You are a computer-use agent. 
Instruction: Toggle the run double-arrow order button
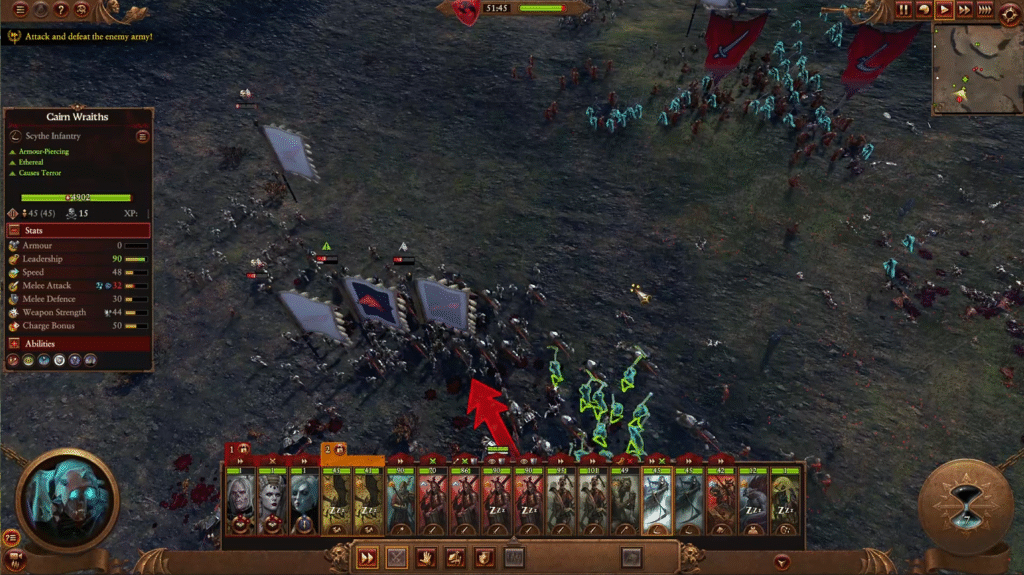coord(367,558)
